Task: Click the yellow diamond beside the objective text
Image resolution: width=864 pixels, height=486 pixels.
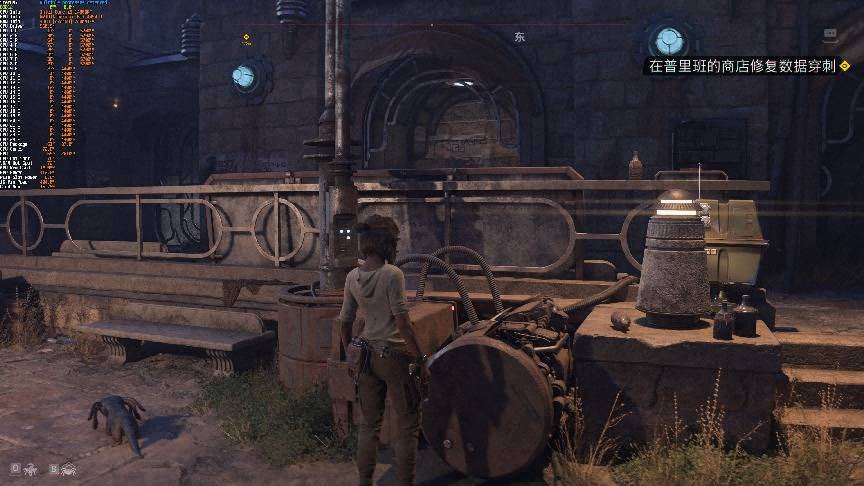Action: [845, 67]
